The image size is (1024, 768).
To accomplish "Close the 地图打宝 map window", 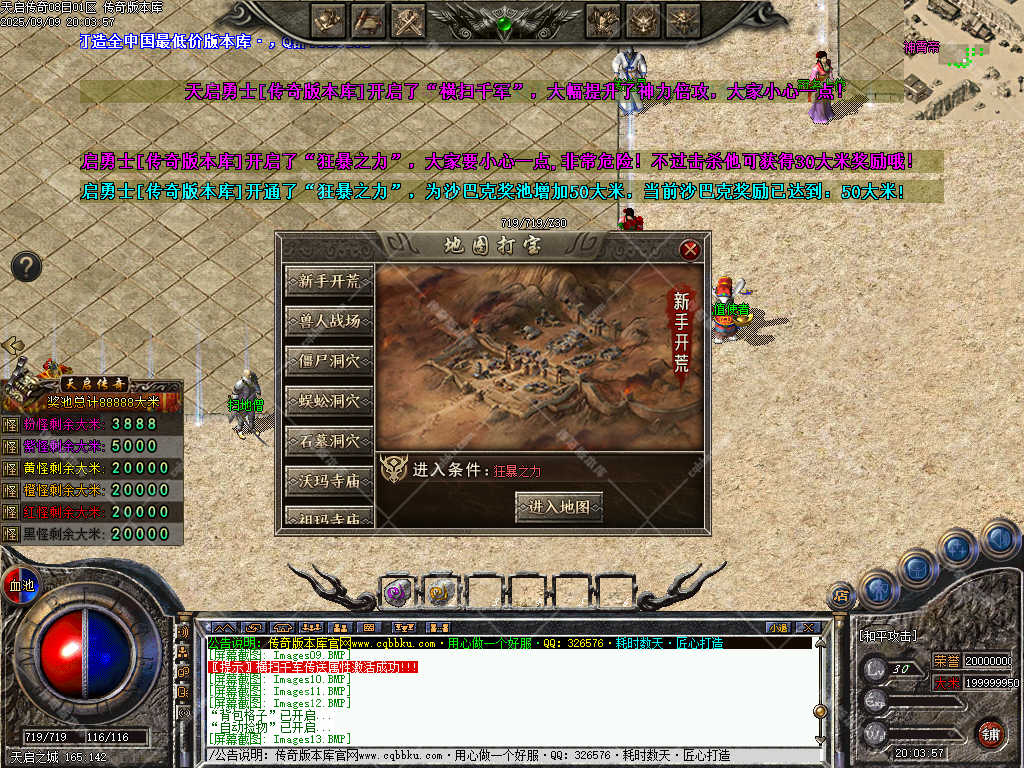I will 690,250.
